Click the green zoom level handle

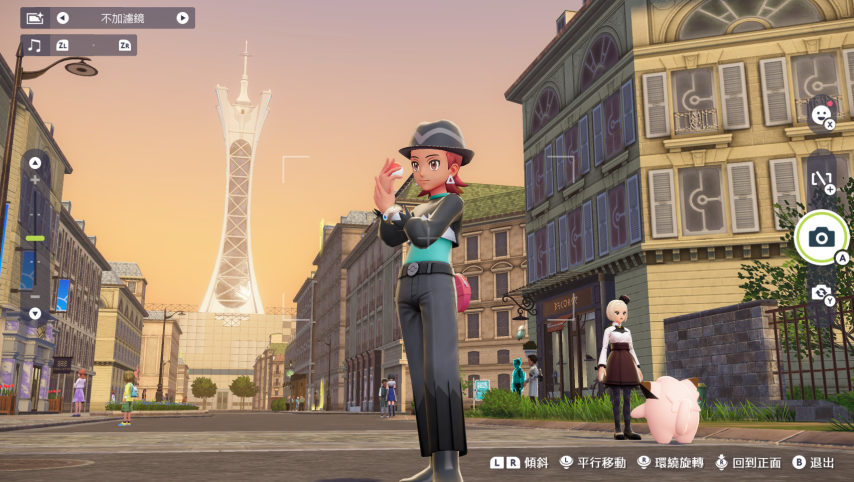coord(35,238)
